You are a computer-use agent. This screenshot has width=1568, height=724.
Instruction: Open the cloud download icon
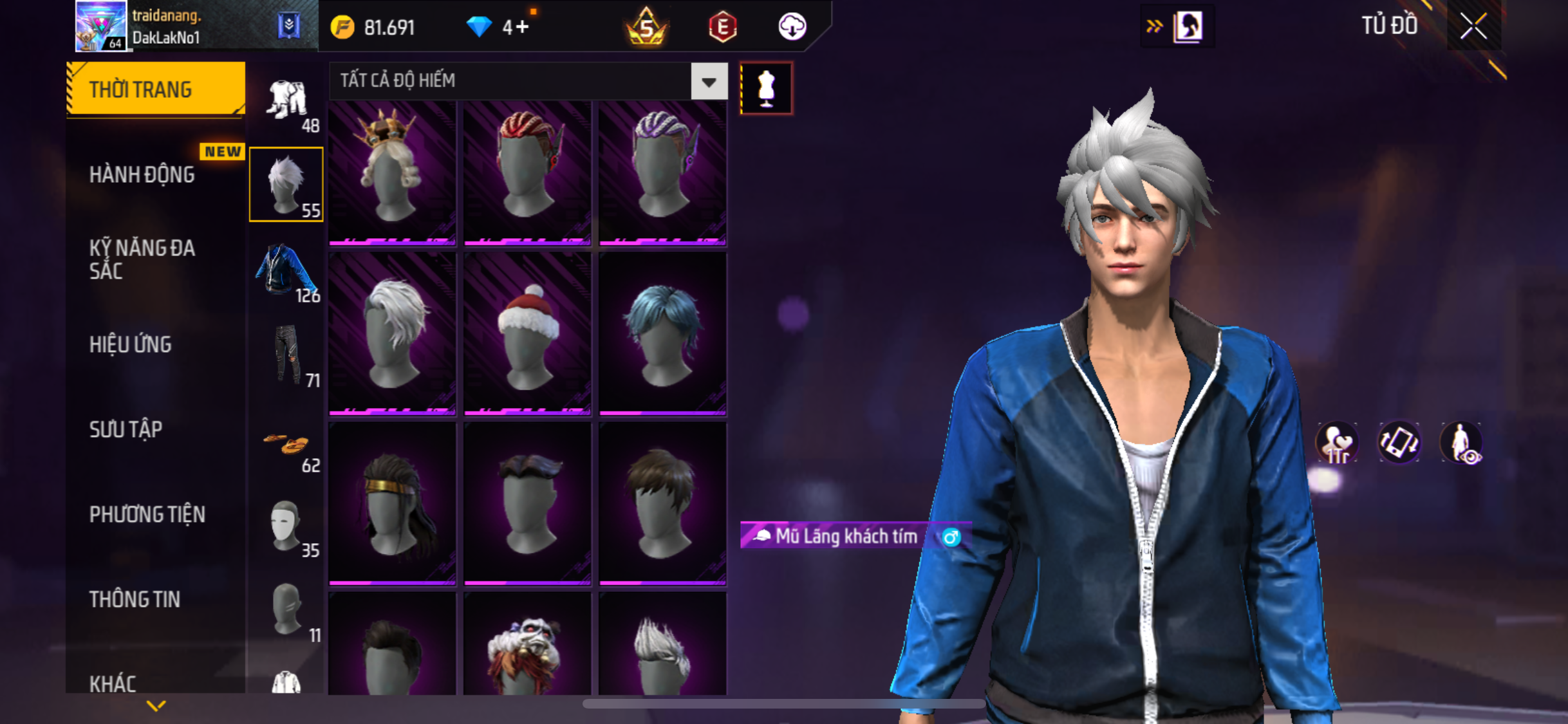coord(792,27)
